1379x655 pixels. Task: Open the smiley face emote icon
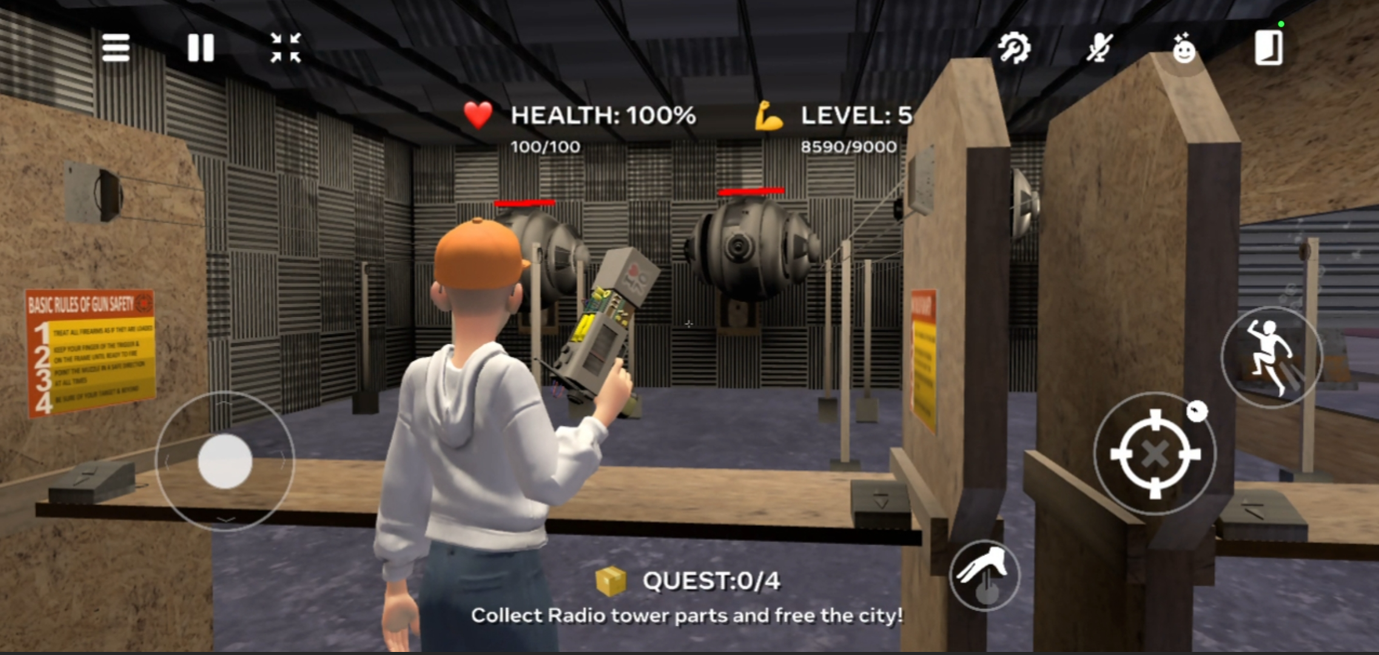pyautogui.click(x=1184, y=49)
